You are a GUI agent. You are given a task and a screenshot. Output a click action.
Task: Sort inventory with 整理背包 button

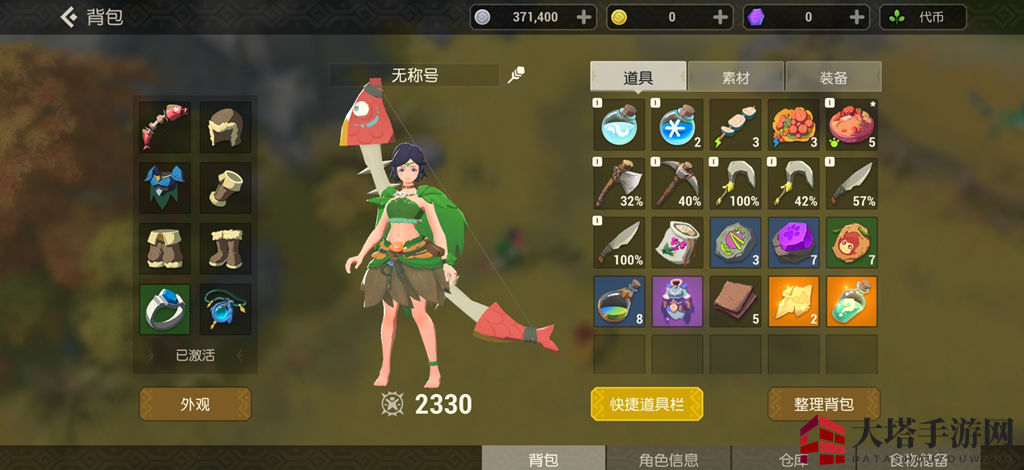[x=824, y=404]
